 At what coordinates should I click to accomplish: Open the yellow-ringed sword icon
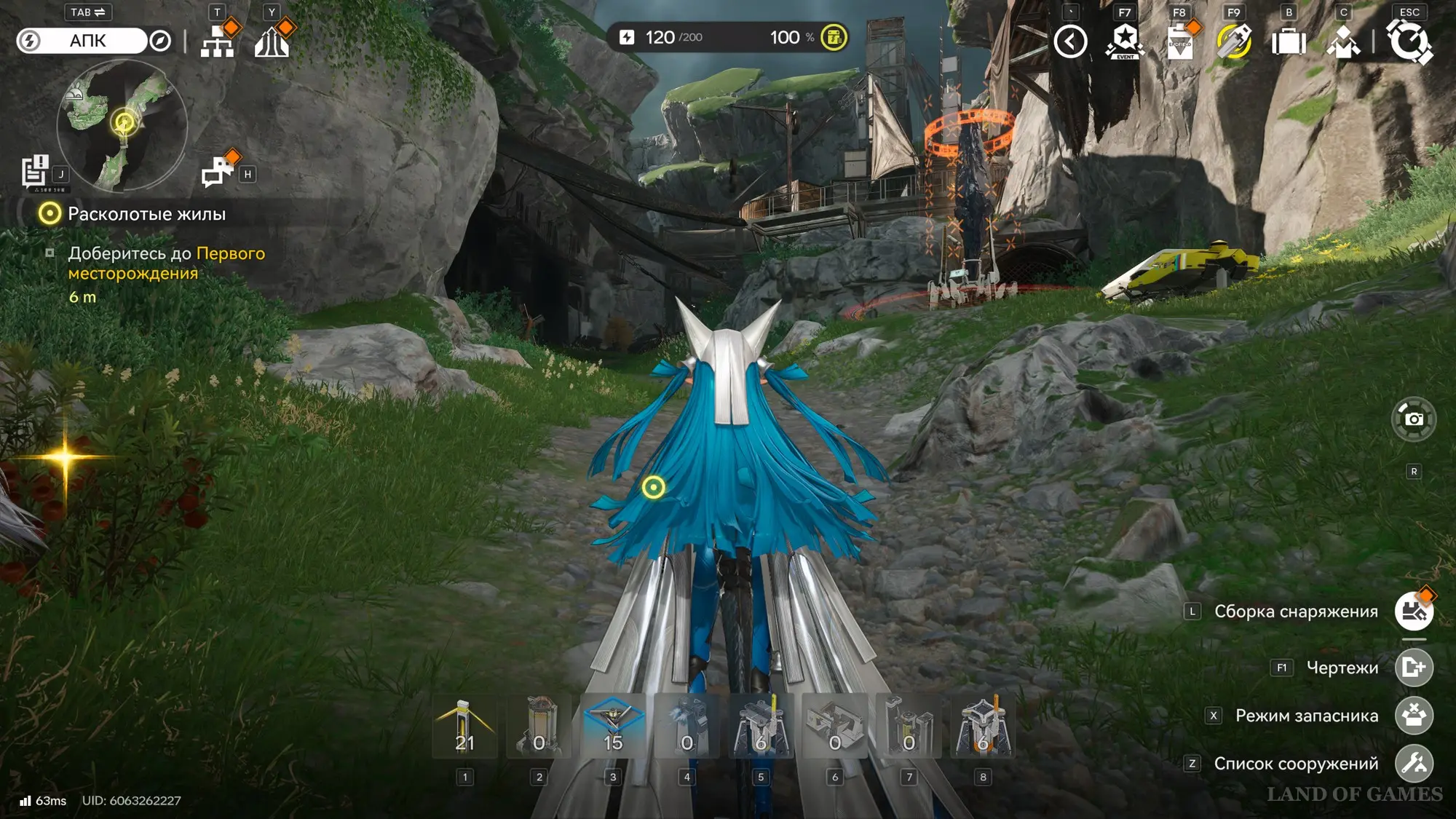click(x=1234, y=41)
